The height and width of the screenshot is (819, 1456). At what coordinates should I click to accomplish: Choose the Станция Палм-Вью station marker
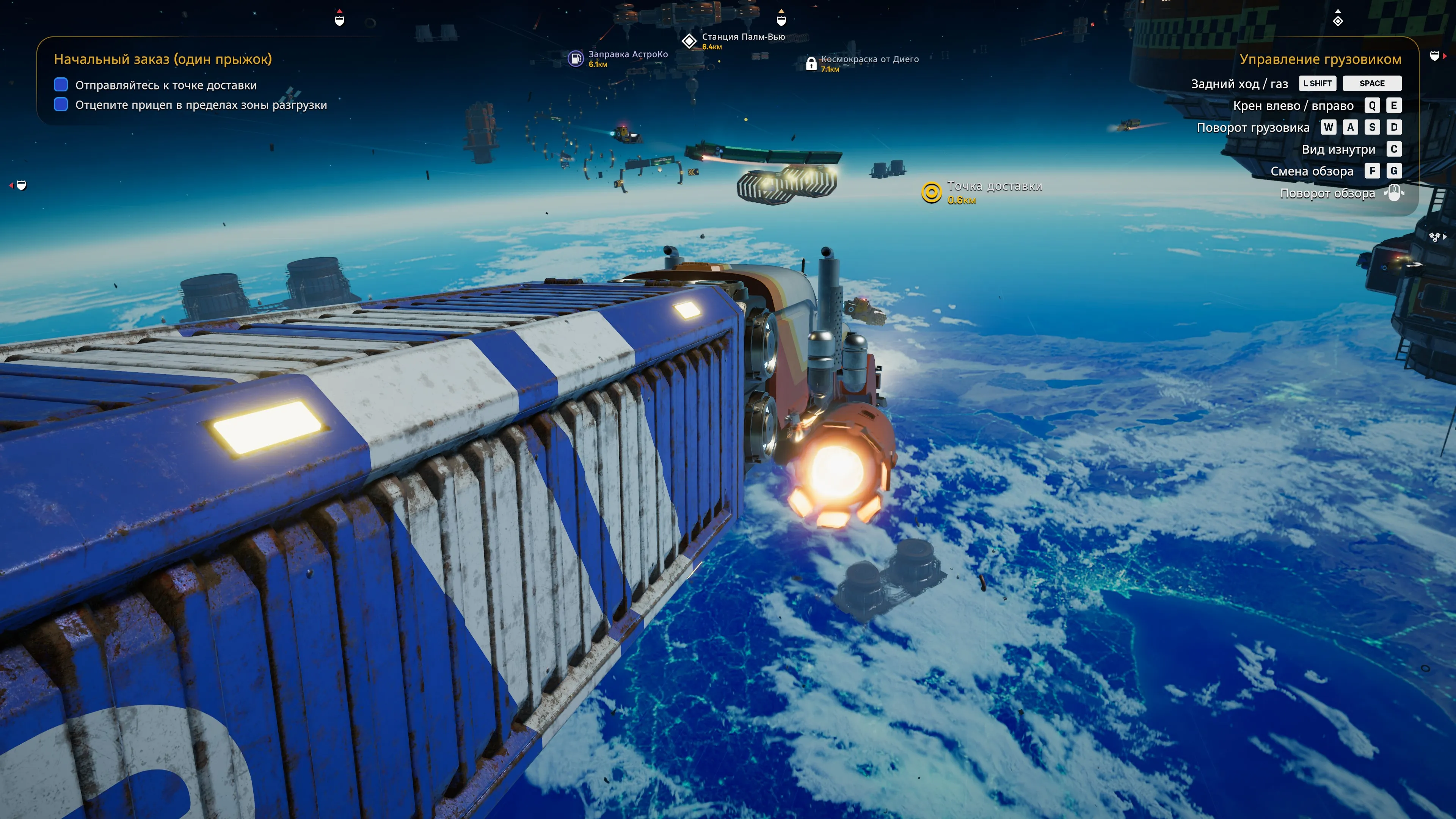click(689, 41)
